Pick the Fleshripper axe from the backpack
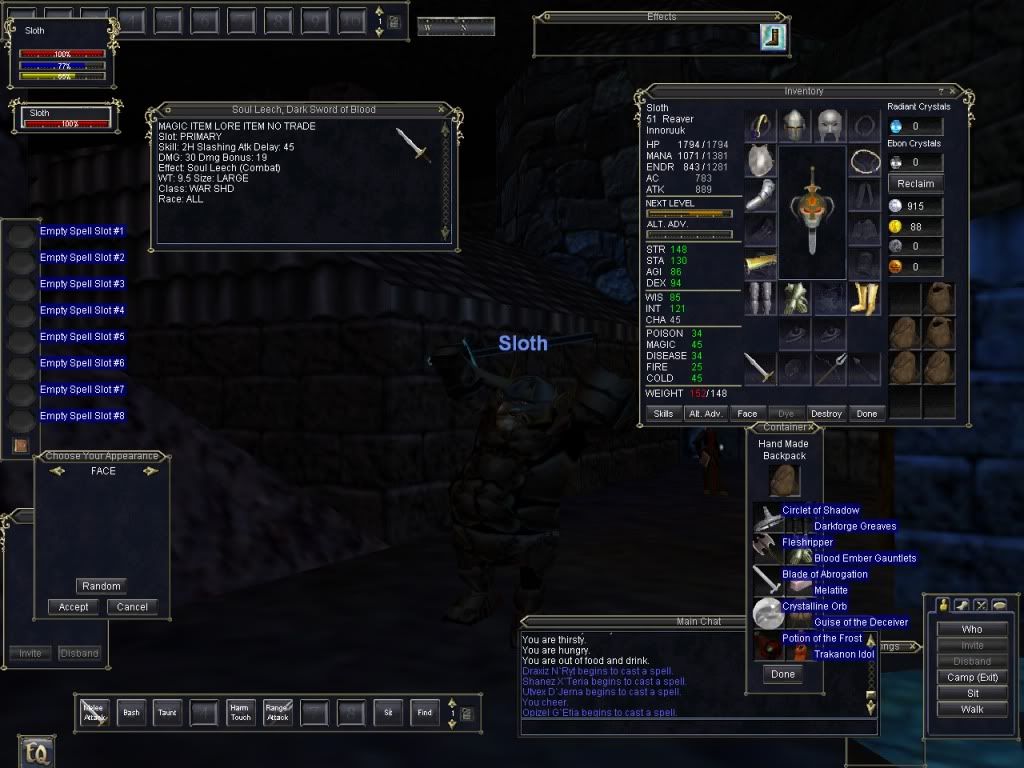Viewport: 1024px width, 768px height. tap(768, 545)
